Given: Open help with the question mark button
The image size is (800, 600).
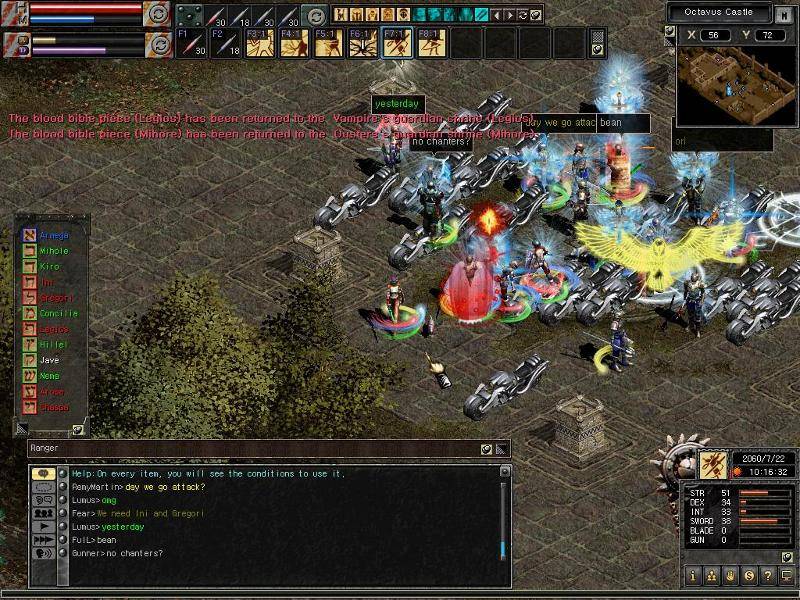Looking at the screenshot, I should 766,576.
